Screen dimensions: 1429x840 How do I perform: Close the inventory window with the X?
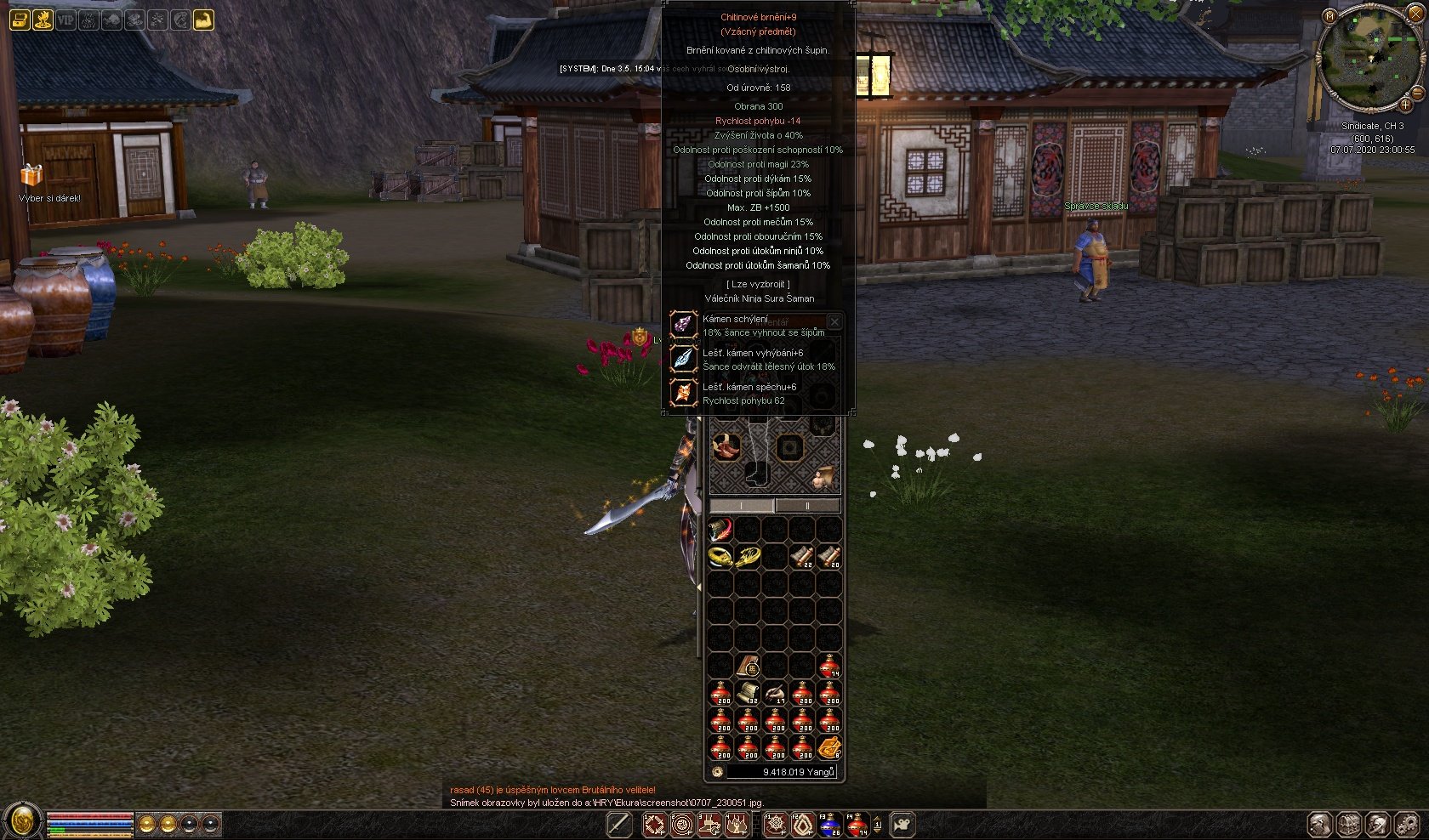pyautogui.click(x=834, y=321)
